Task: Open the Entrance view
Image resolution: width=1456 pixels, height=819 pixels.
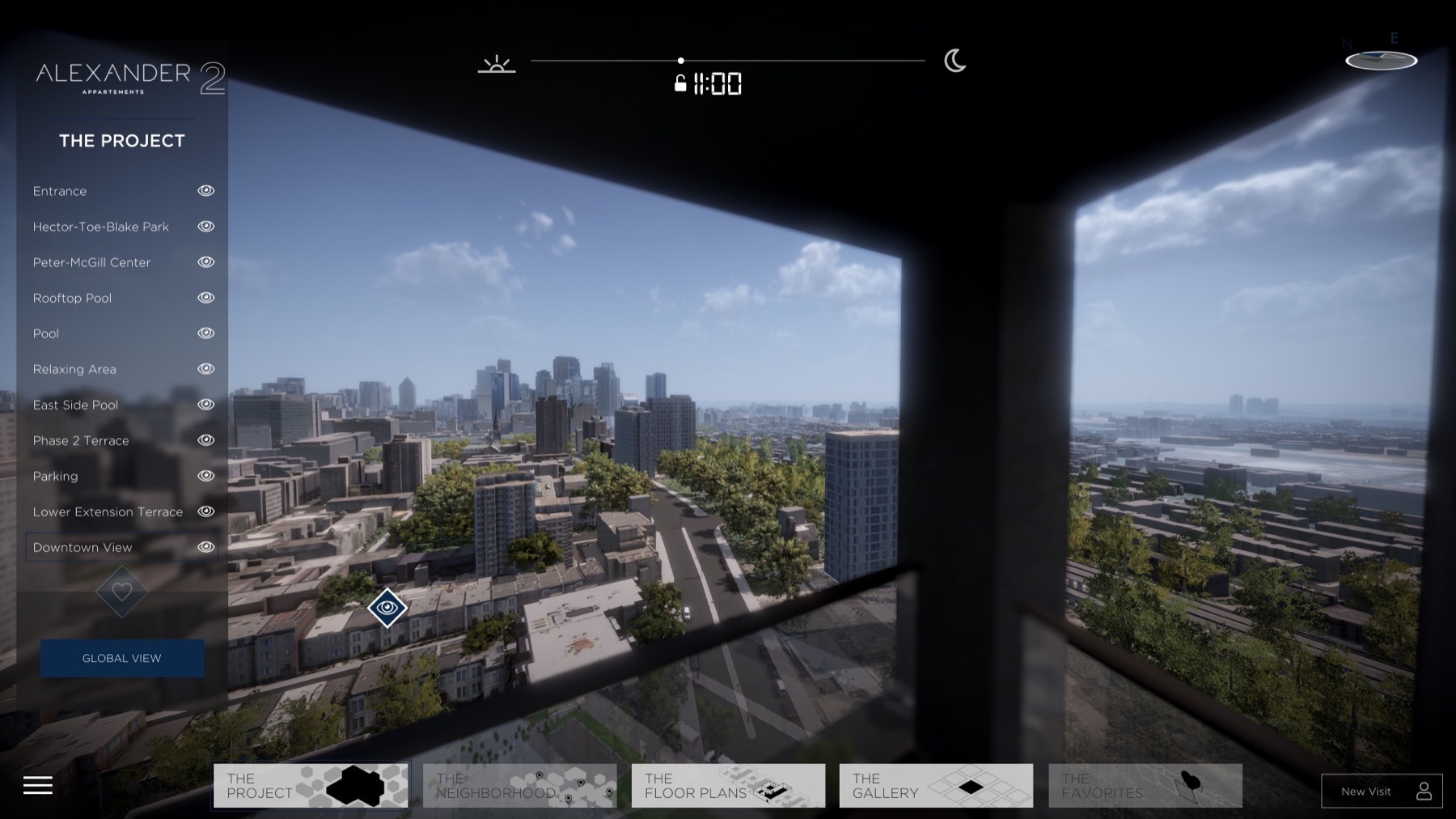Action: [60, 191]
